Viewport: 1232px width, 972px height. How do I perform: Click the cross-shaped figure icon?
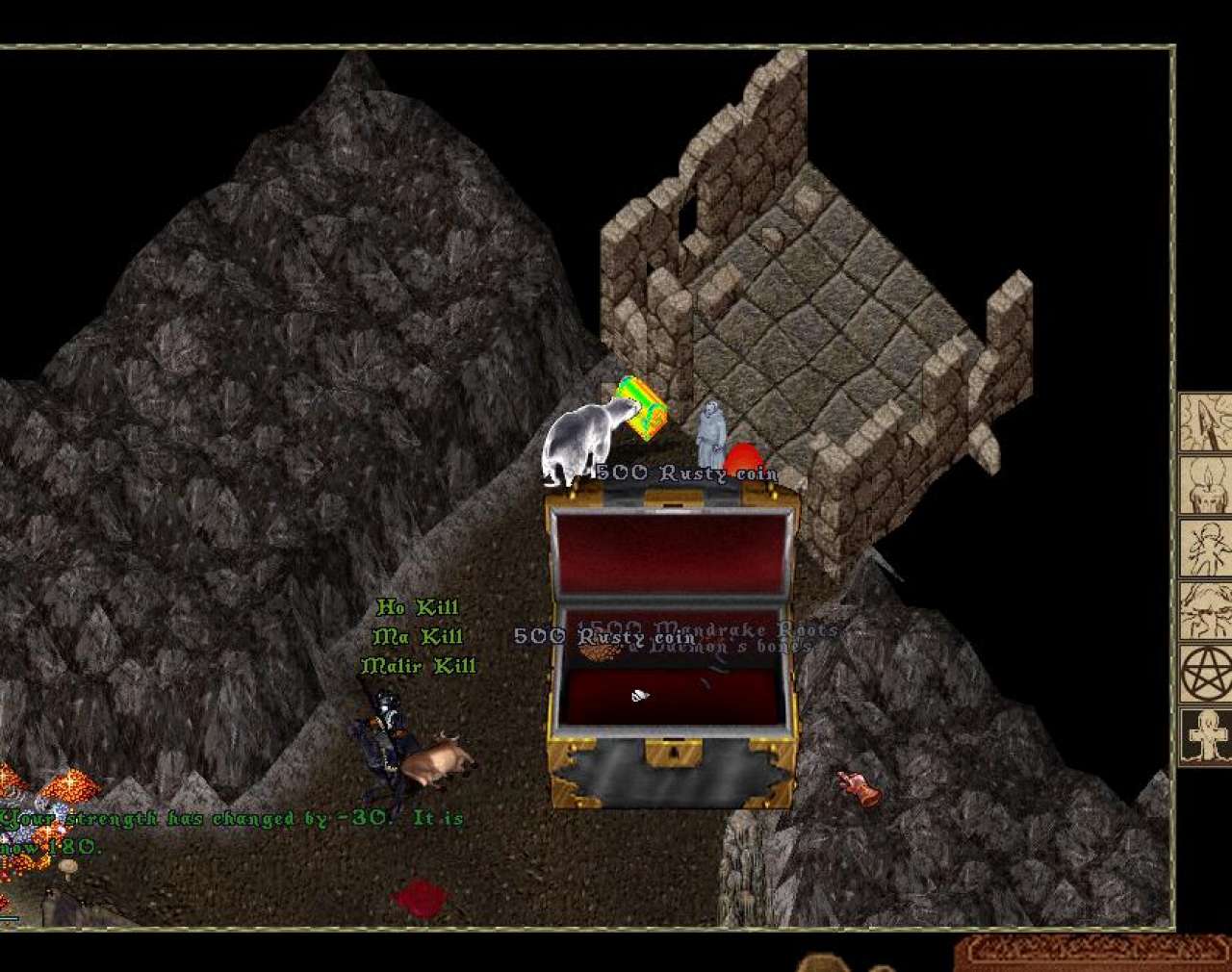pyautogui.click(x=1207, y=736)
